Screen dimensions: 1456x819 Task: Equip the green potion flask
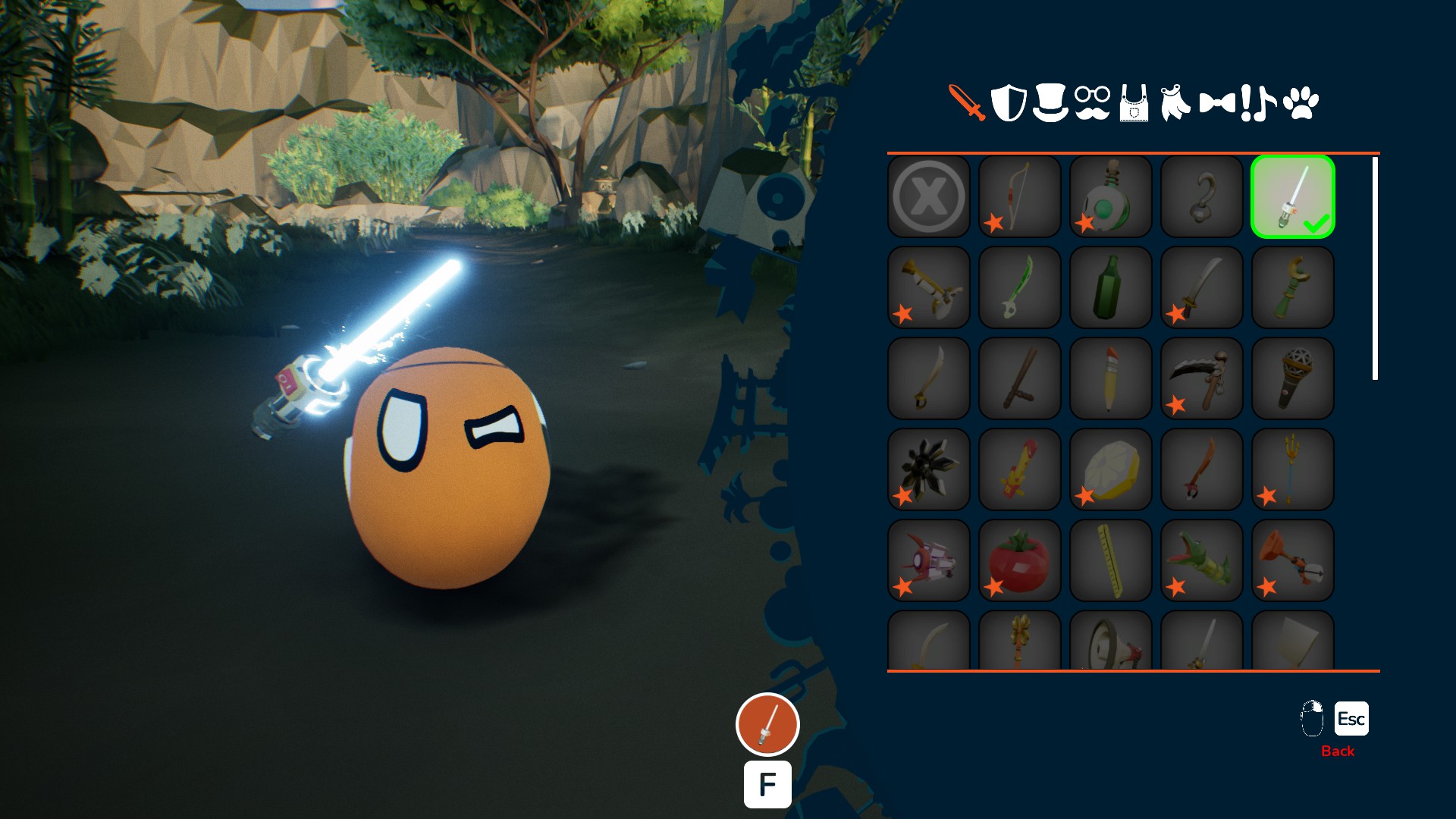point(1111,197)
